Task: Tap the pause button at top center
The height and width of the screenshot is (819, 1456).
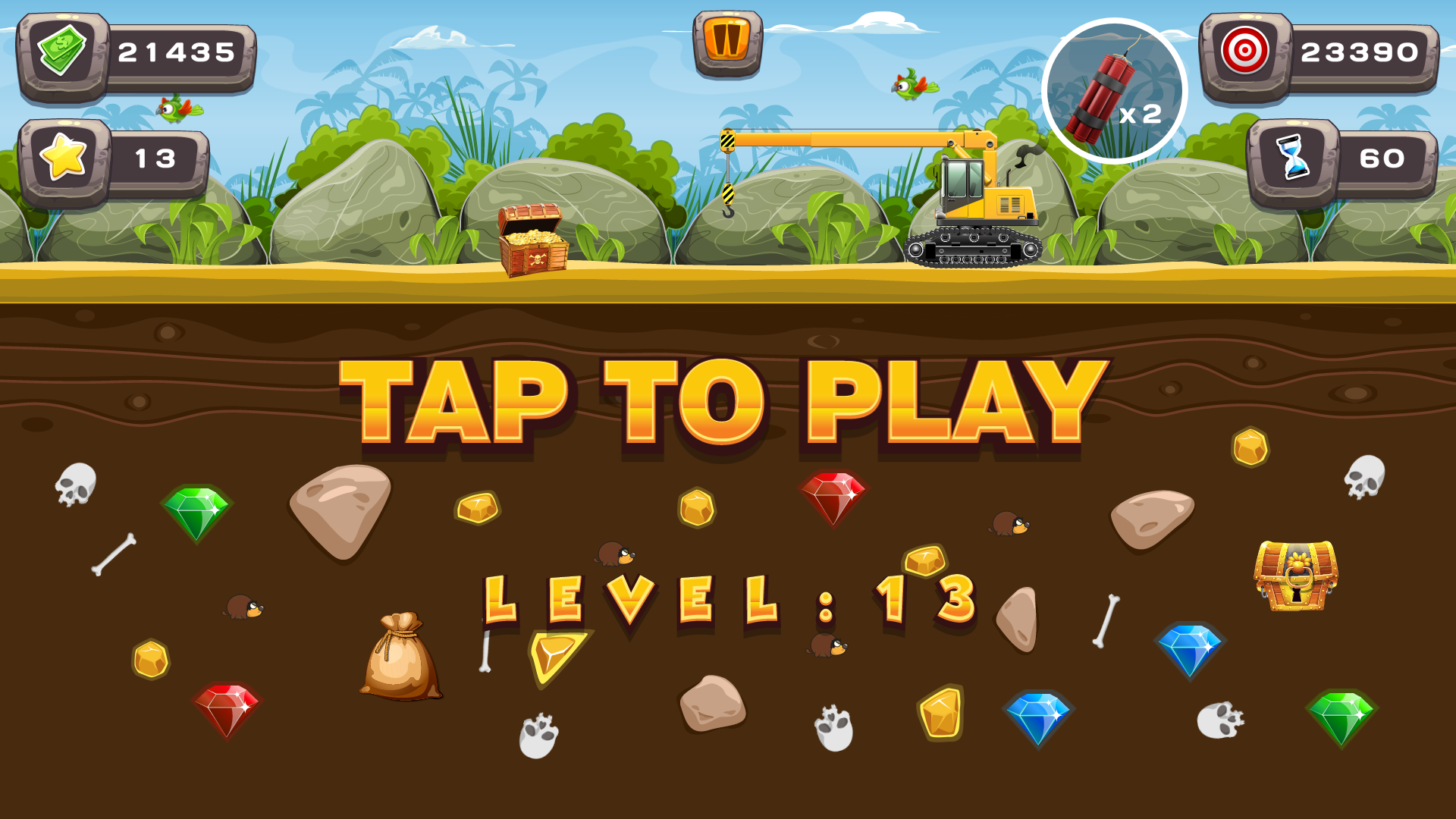Action: tap(728, 42)
